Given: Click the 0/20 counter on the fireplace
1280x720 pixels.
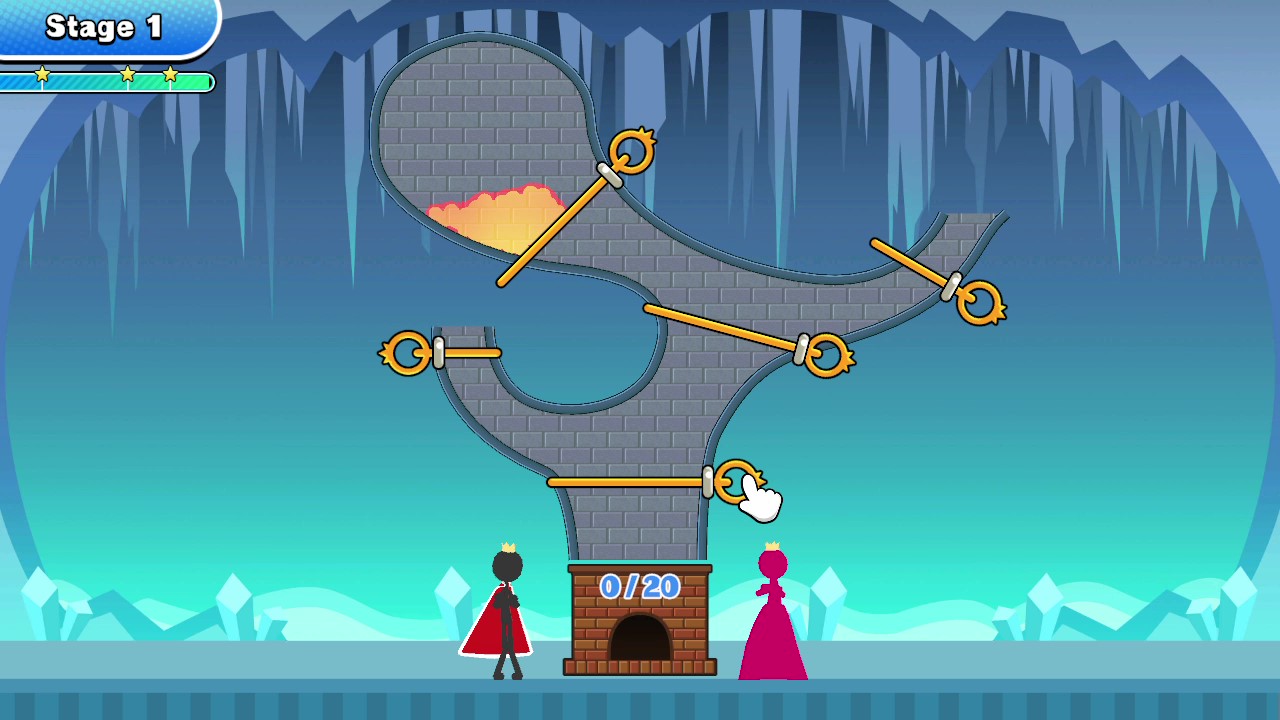Looking at the screenshot, I should 639,588.
